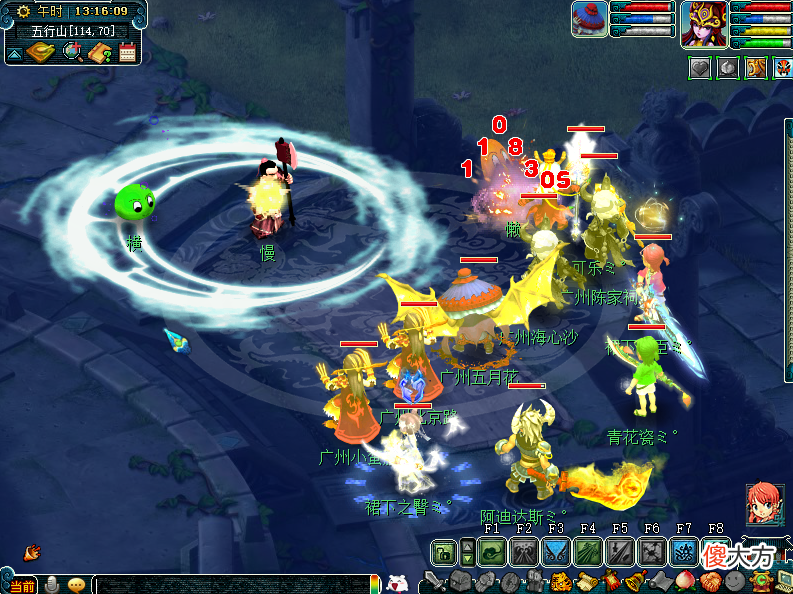Open the player character portrait
Viewport: 793px width, 594px height.
pyautogui.click(x=703, y=22)
